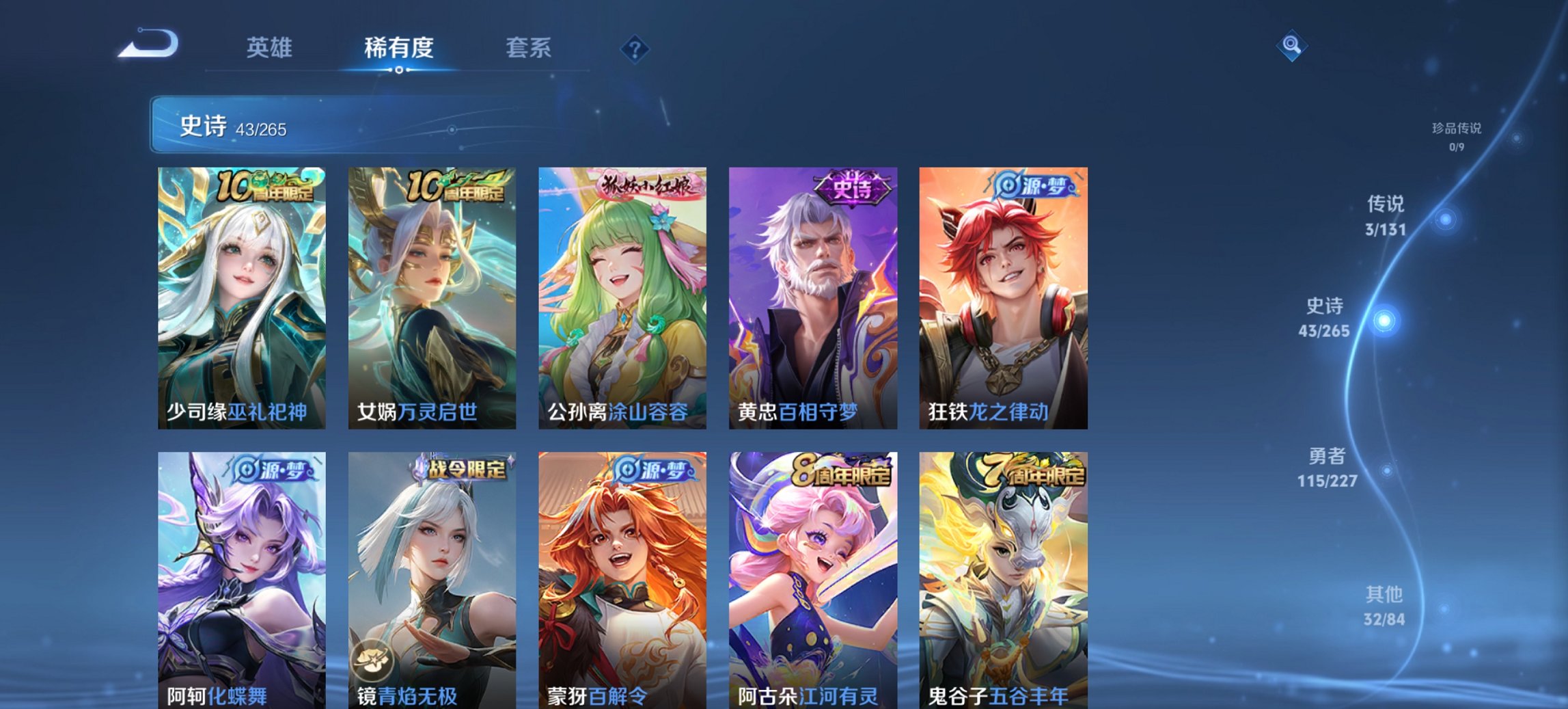Image resolution: width=1568 pixels, height=709 pixels.
Task: Click the help question mark icon
Action: point(635,49)
